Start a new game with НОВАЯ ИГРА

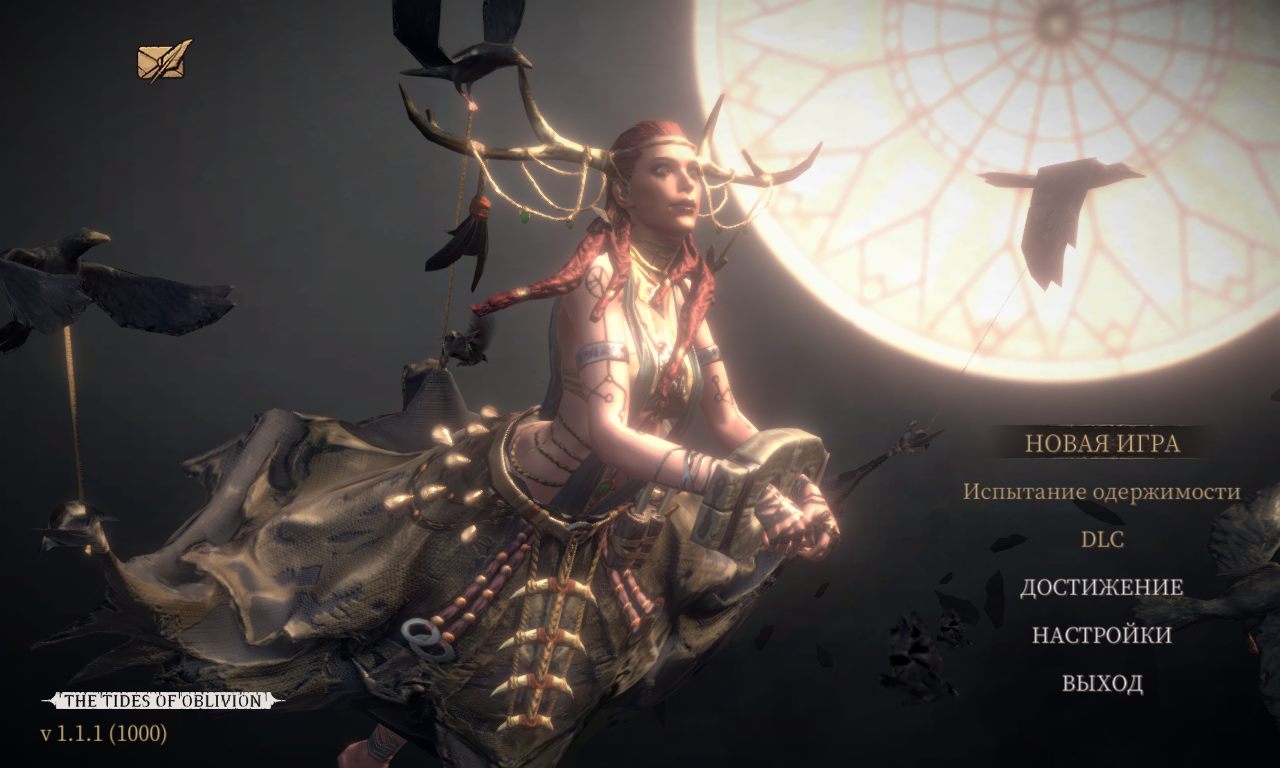(1102, 443)
